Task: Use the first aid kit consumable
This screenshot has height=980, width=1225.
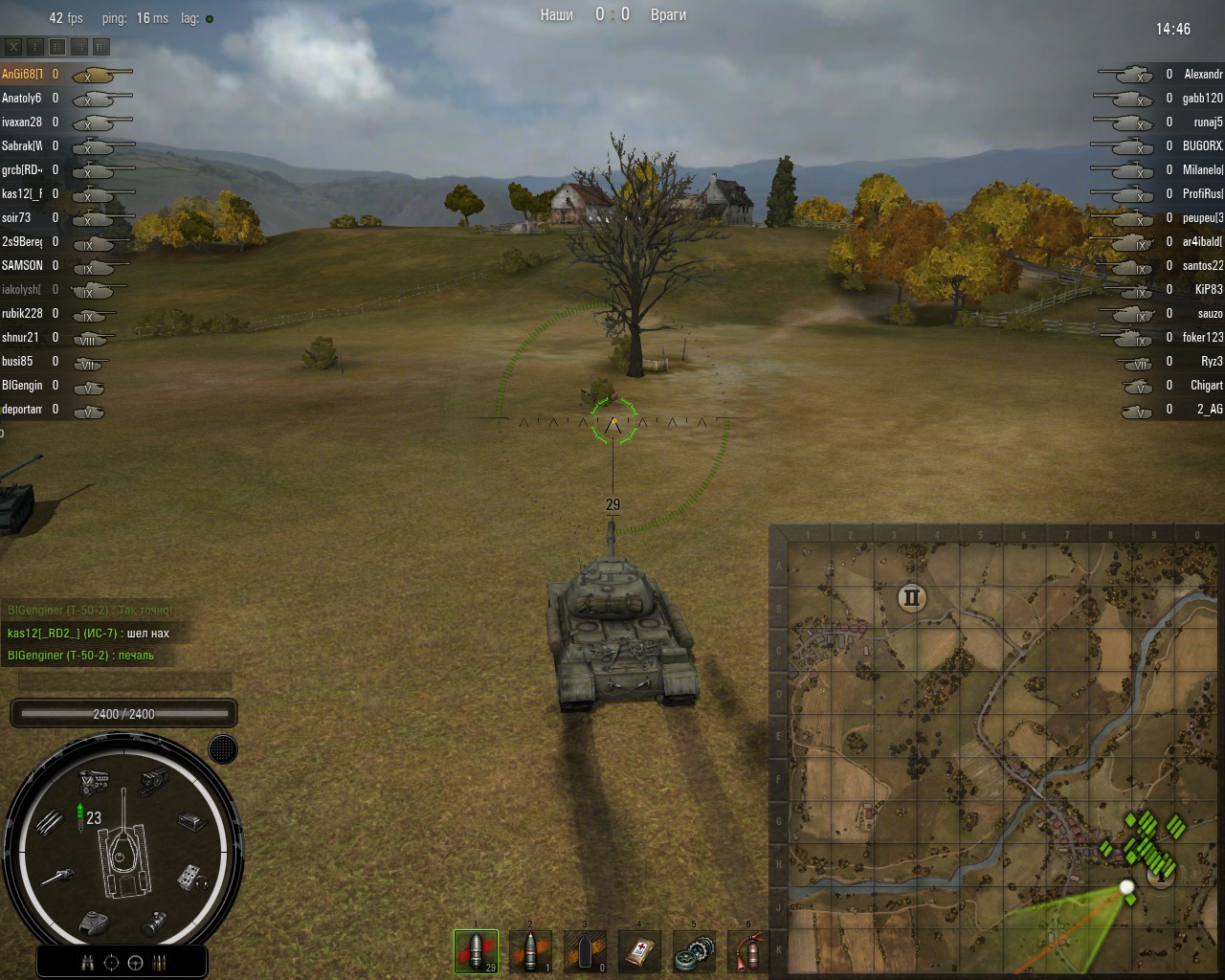Action: [x=639, y=950]
